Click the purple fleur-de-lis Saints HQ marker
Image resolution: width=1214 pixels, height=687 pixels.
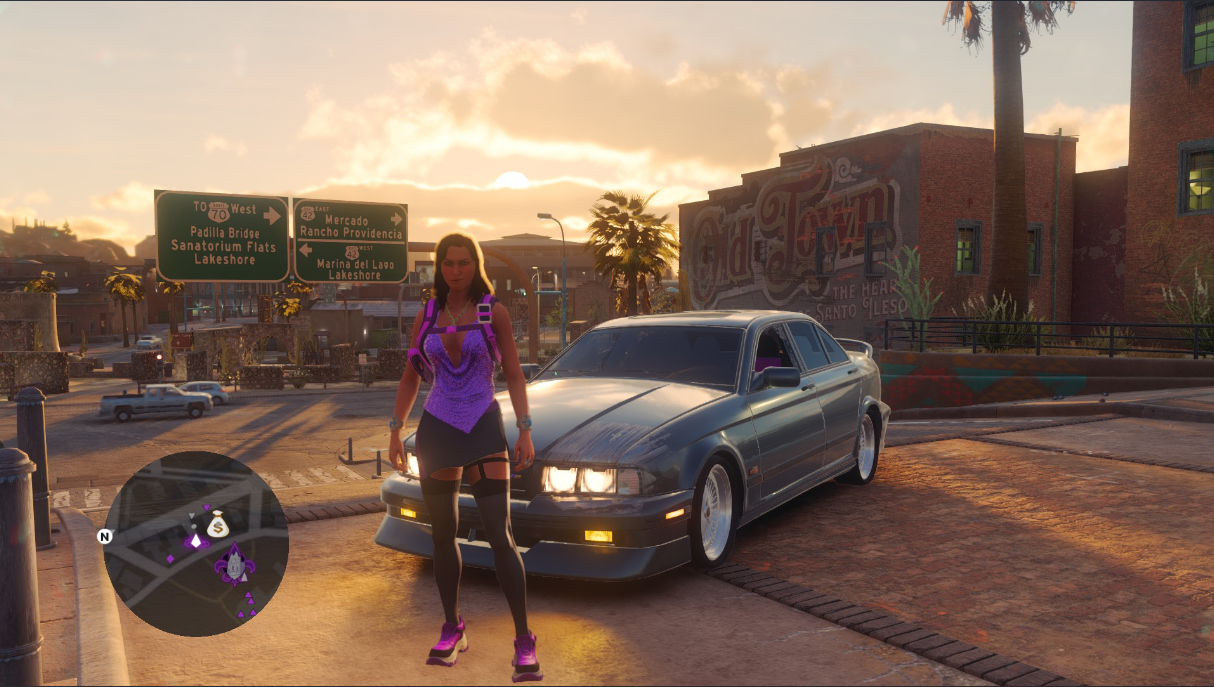click(x=235, y=565)
